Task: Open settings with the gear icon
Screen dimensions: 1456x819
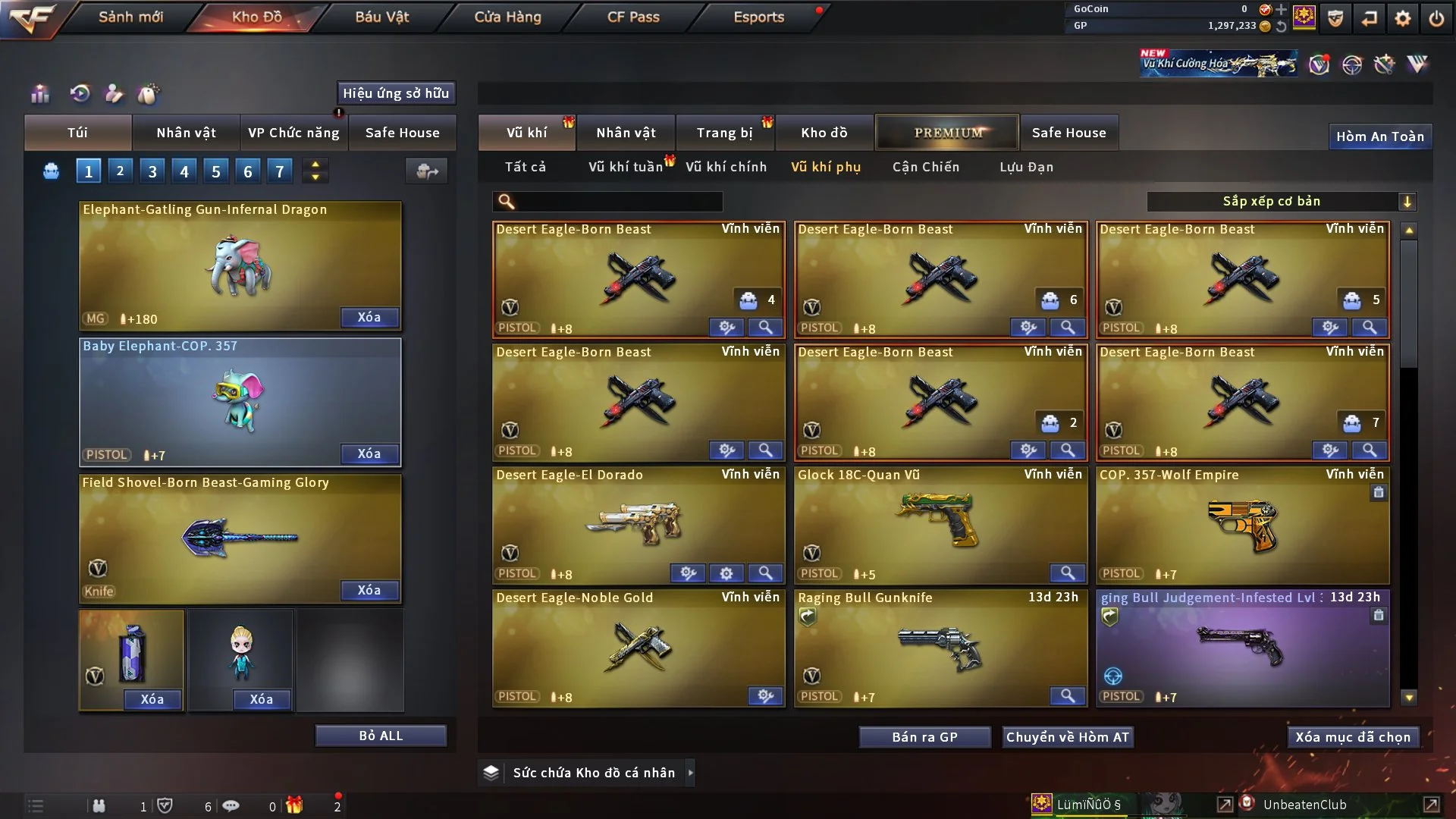Action: click(1403, 18)
